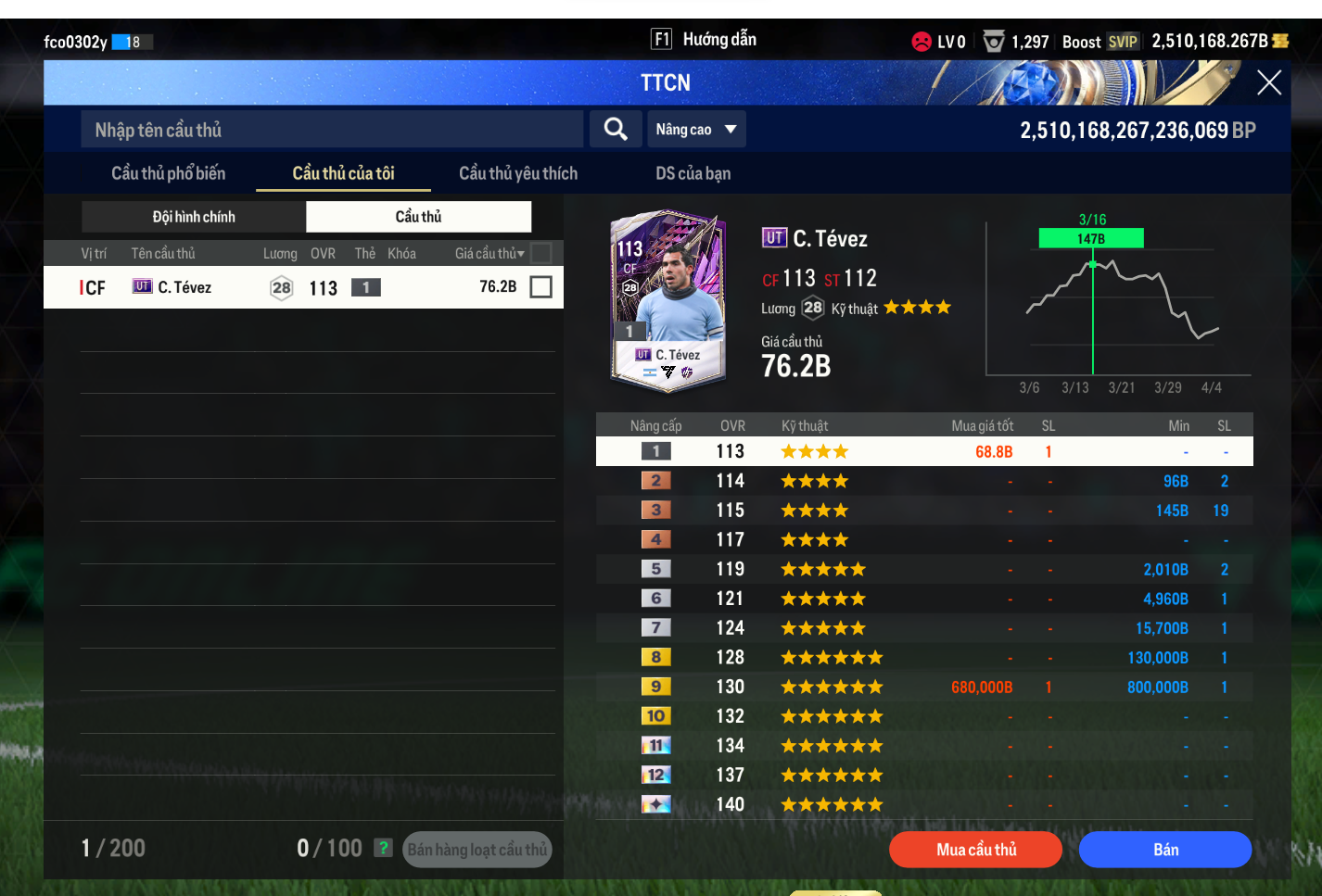
Task: Select the upgrade level 1 row with OVR 113
Action: pos(923,451)
